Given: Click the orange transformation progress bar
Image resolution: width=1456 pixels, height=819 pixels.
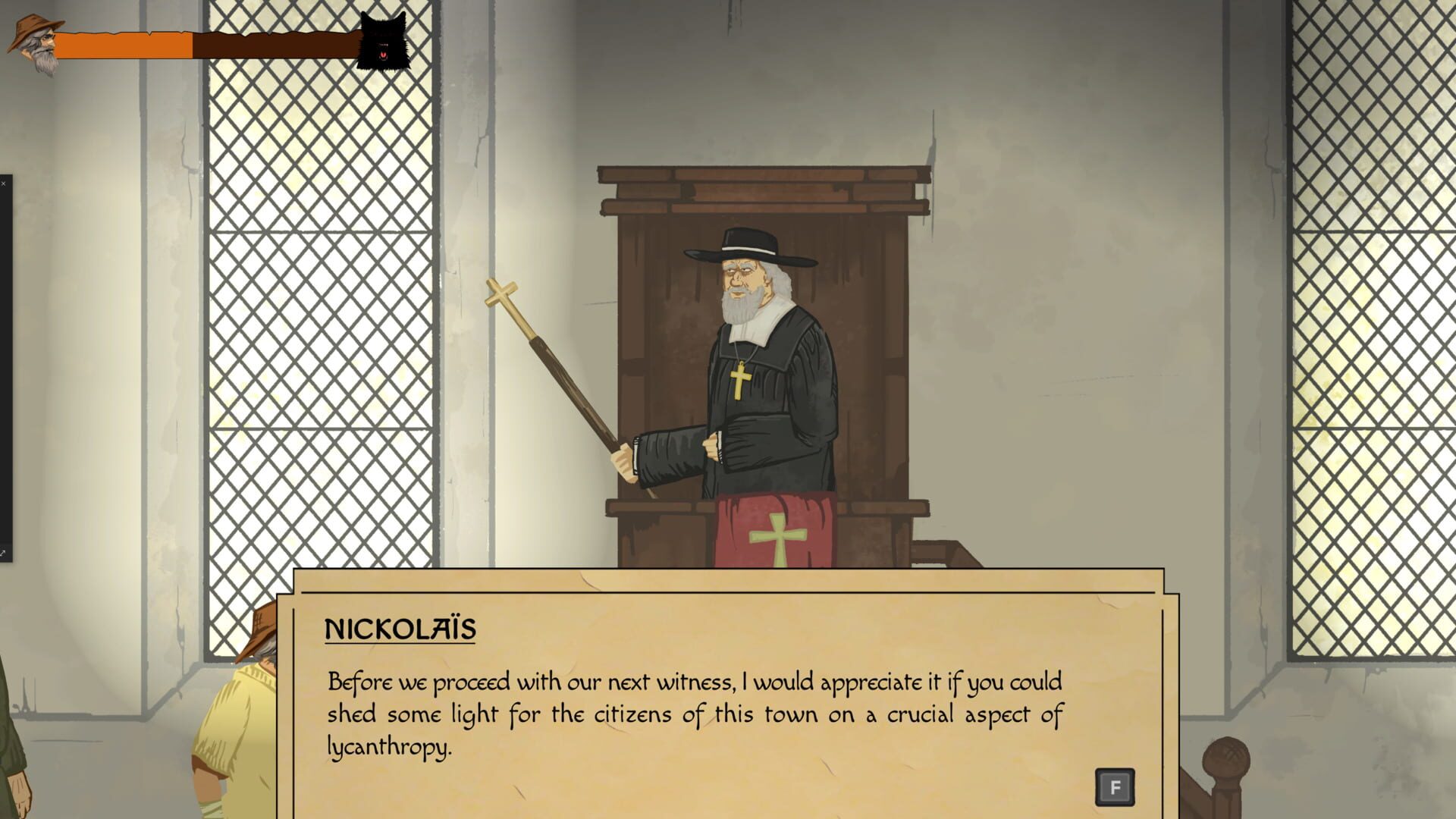Looking at the screenshot, I should point(129,44).
